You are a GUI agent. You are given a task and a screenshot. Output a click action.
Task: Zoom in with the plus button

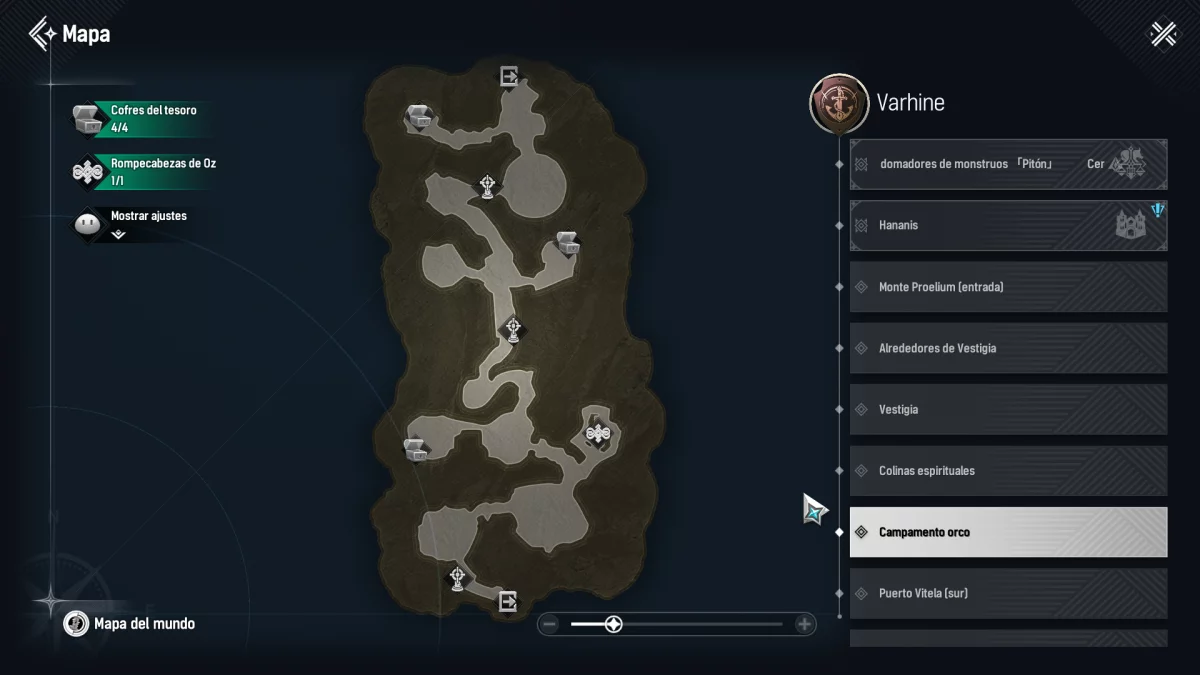click(804, 625)
